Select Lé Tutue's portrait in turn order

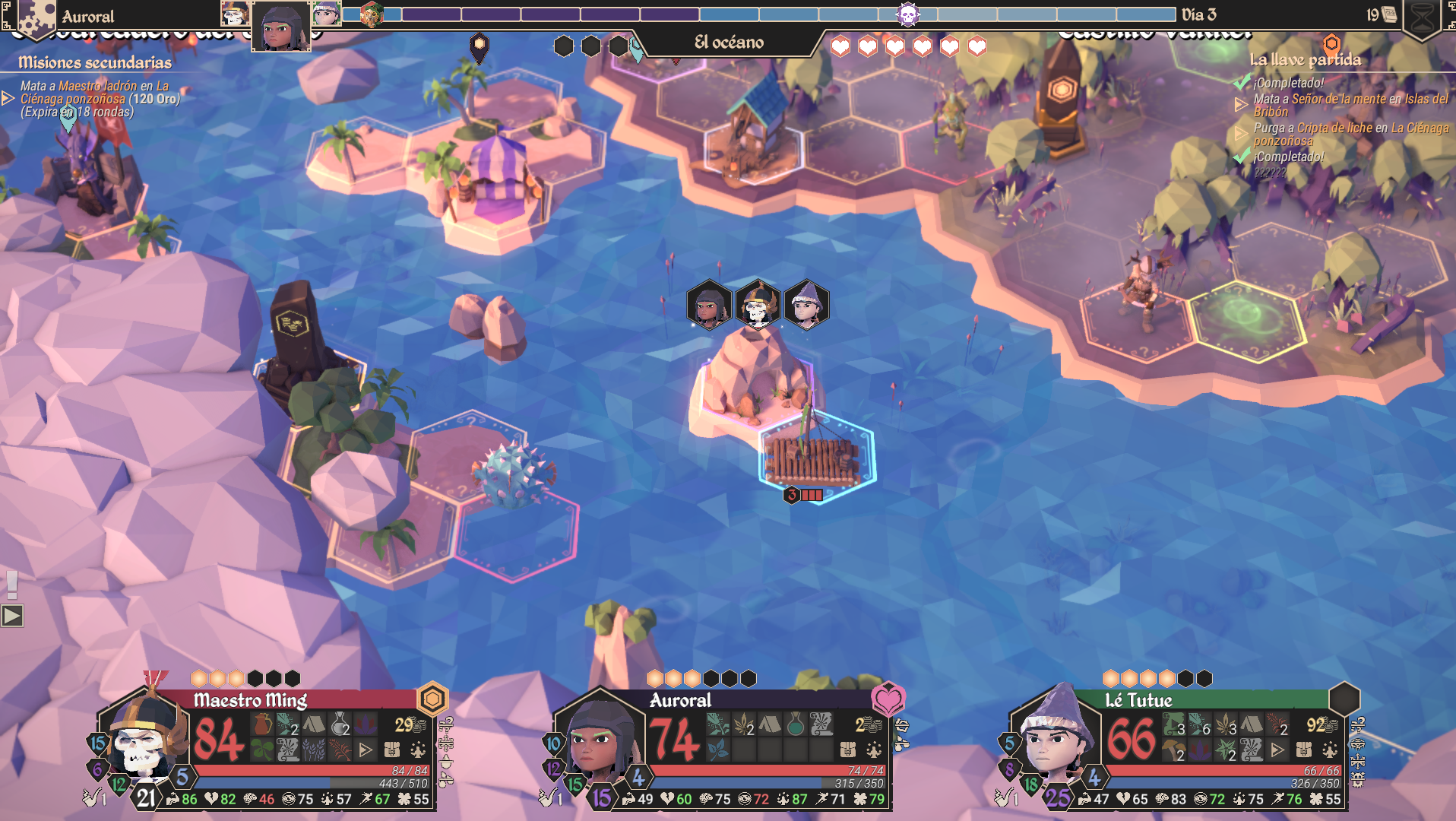[326, 14]
